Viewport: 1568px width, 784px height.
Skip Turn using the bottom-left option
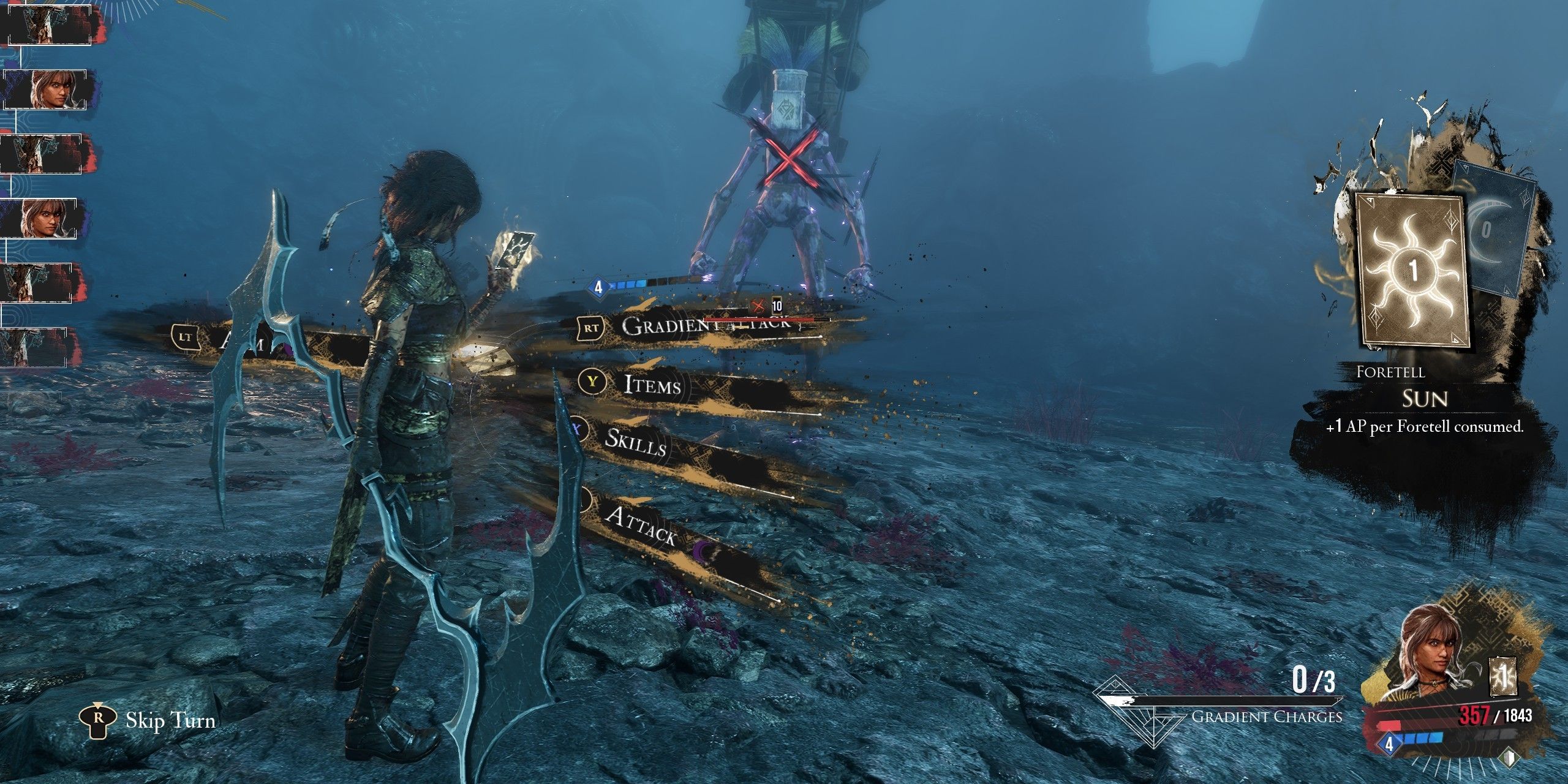pos(149,721)
